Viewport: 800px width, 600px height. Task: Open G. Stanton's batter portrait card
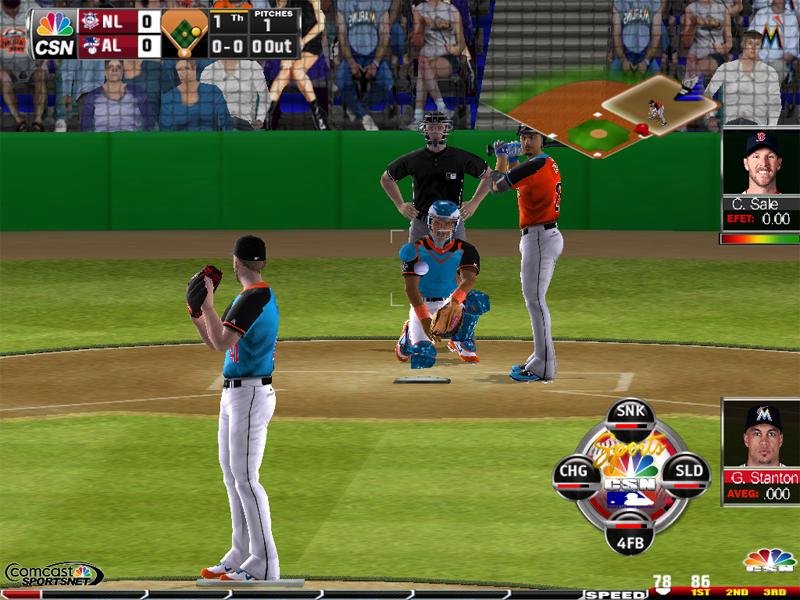(x=761, y=452)
